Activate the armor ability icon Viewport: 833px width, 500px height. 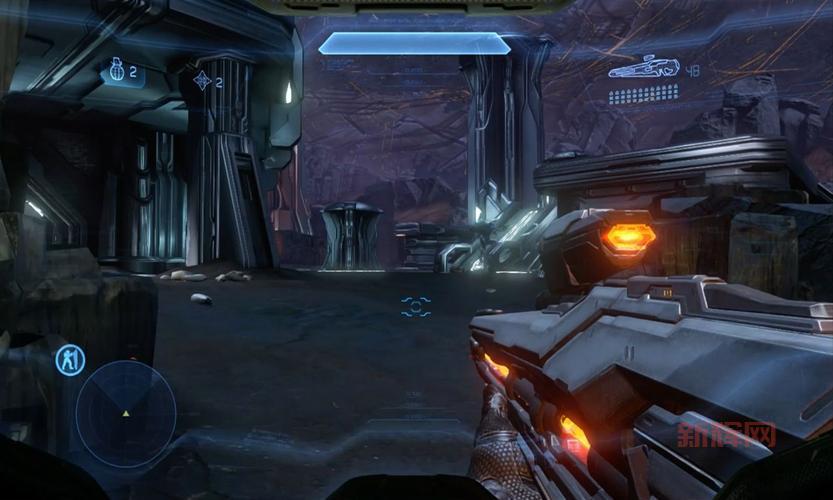70,361
